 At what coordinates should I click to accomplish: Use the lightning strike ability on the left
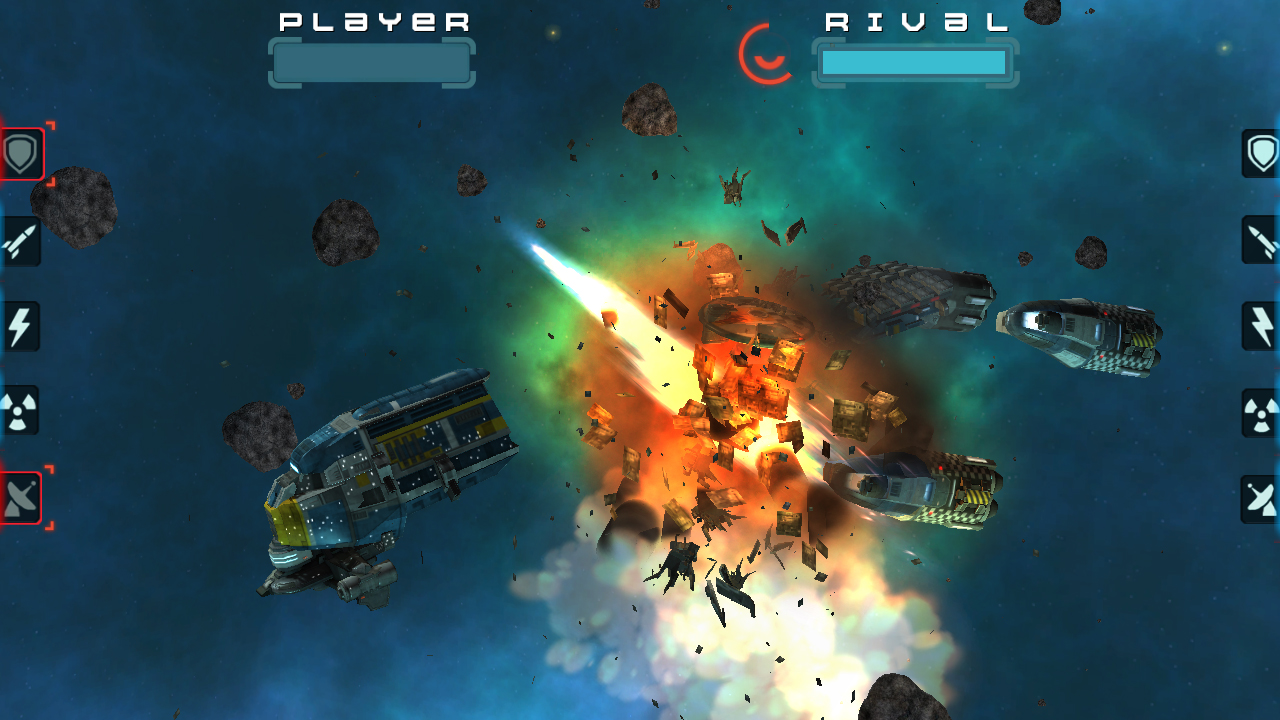(x=20, y=326)
